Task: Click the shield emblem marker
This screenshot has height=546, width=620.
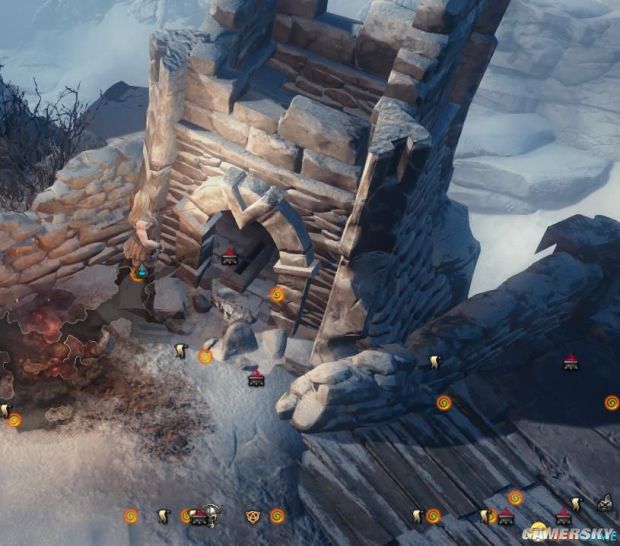Action: click(252, 516)
